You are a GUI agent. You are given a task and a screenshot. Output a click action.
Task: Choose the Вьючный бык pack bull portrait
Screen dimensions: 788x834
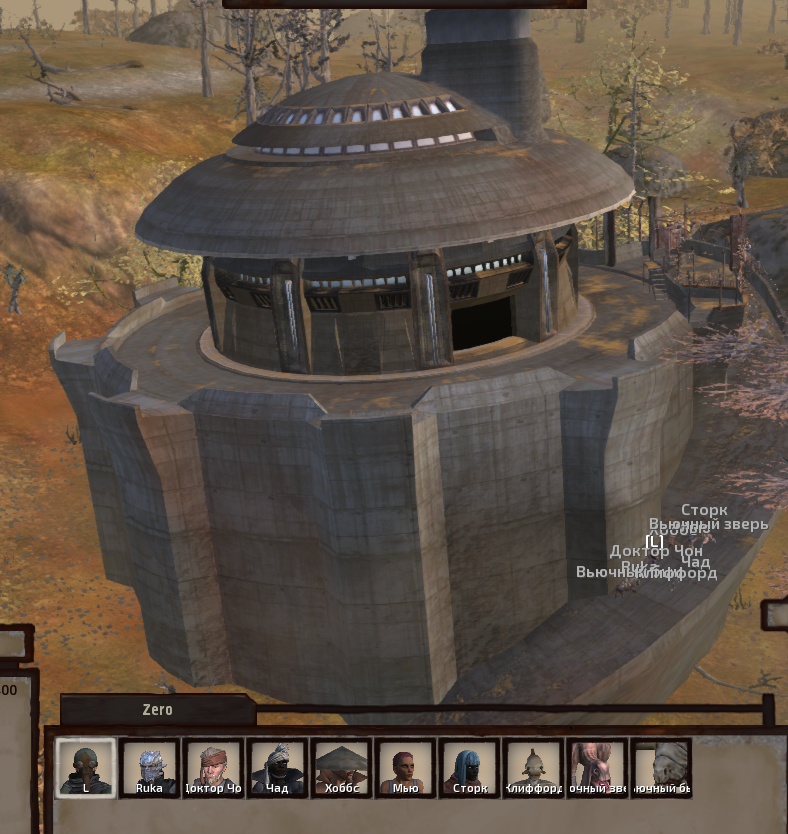662,768
